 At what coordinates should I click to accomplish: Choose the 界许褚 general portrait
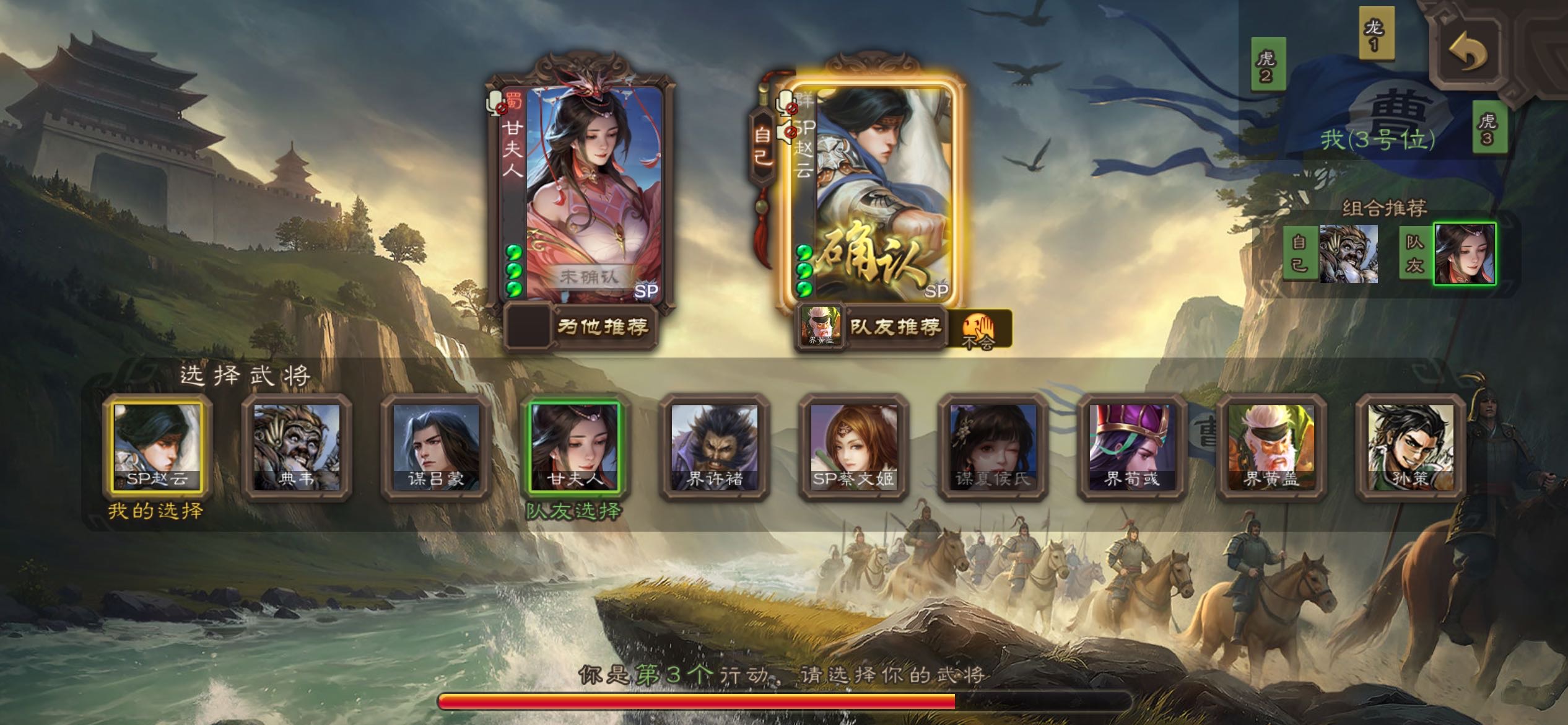pyautogui.click(x=714, y=446)
